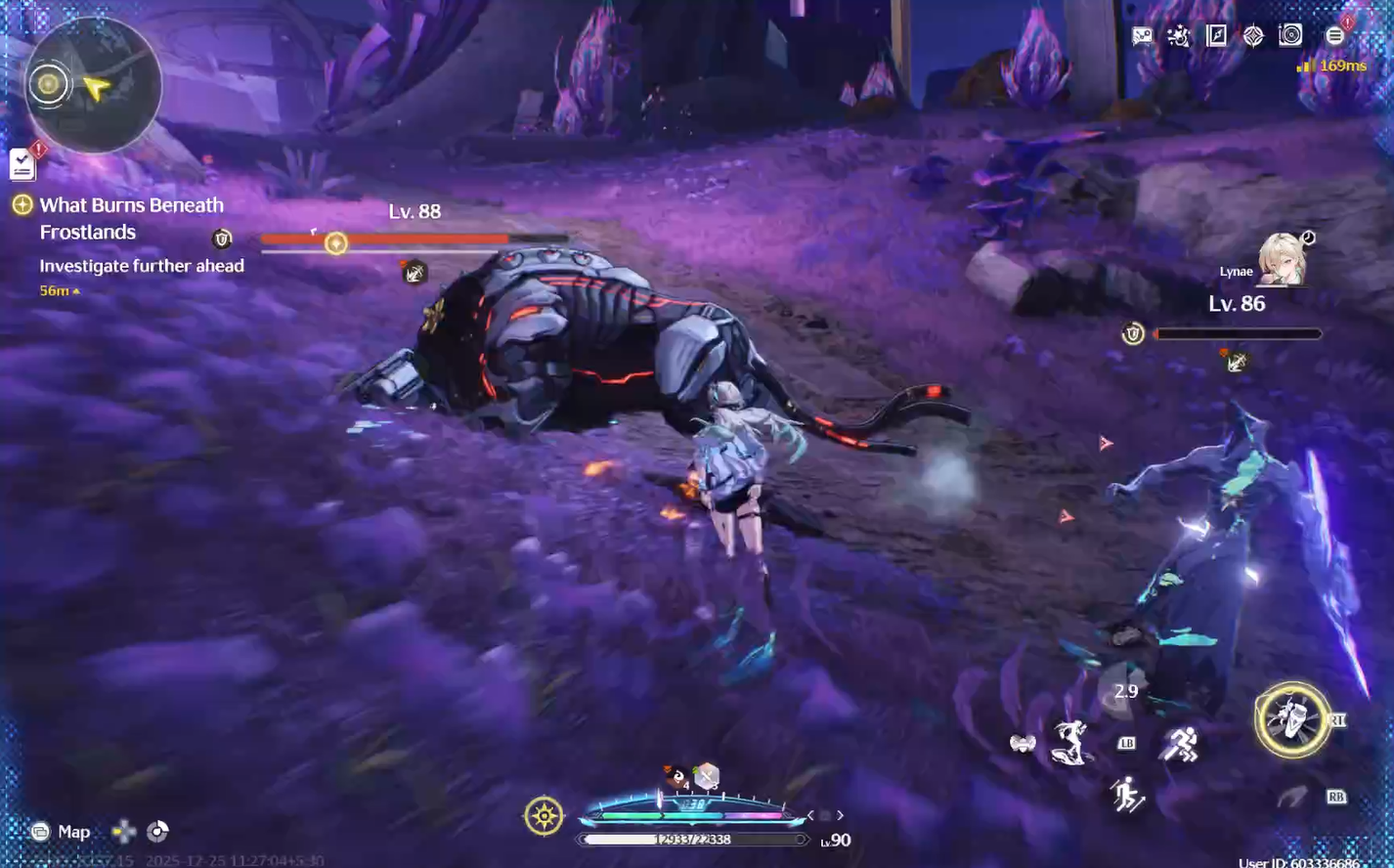
Task: Select the yellow sun utility icon
Action: click(544, 816)
